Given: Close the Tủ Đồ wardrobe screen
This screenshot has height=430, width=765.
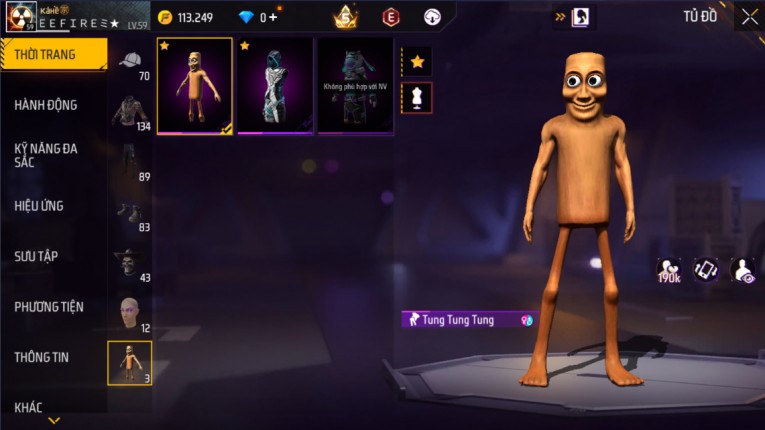Looking at the screenshot, I should pos(749,16).
